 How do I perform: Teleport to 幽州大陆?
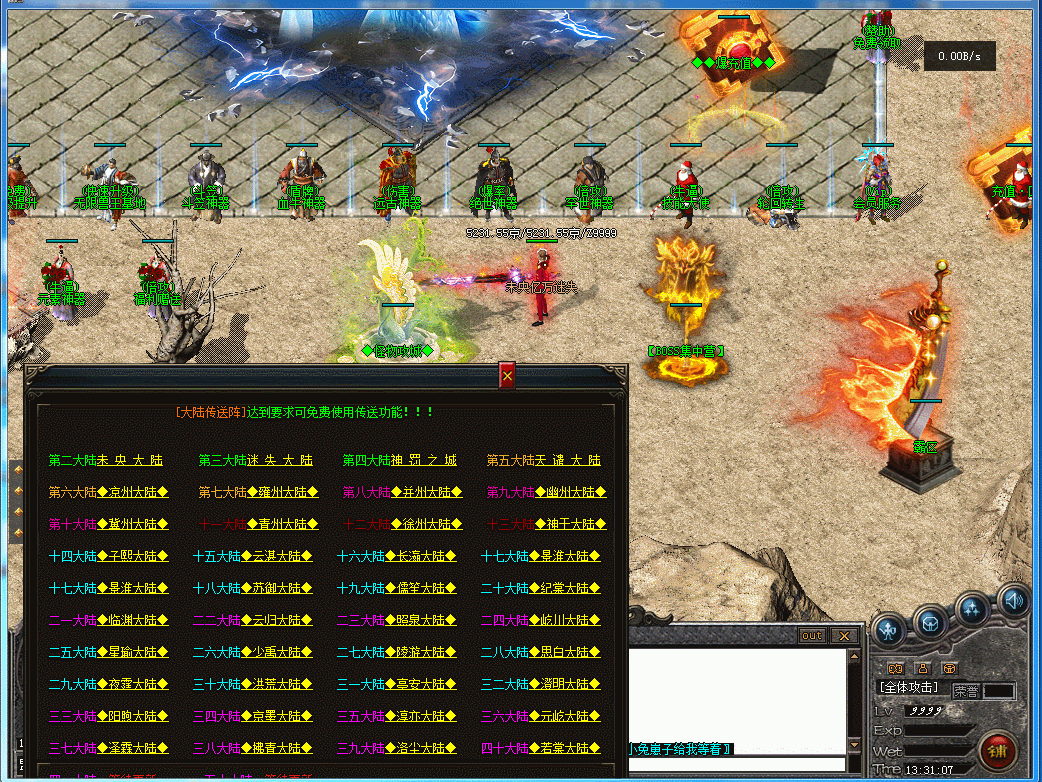pyautogui.click(x=546, y=492)
